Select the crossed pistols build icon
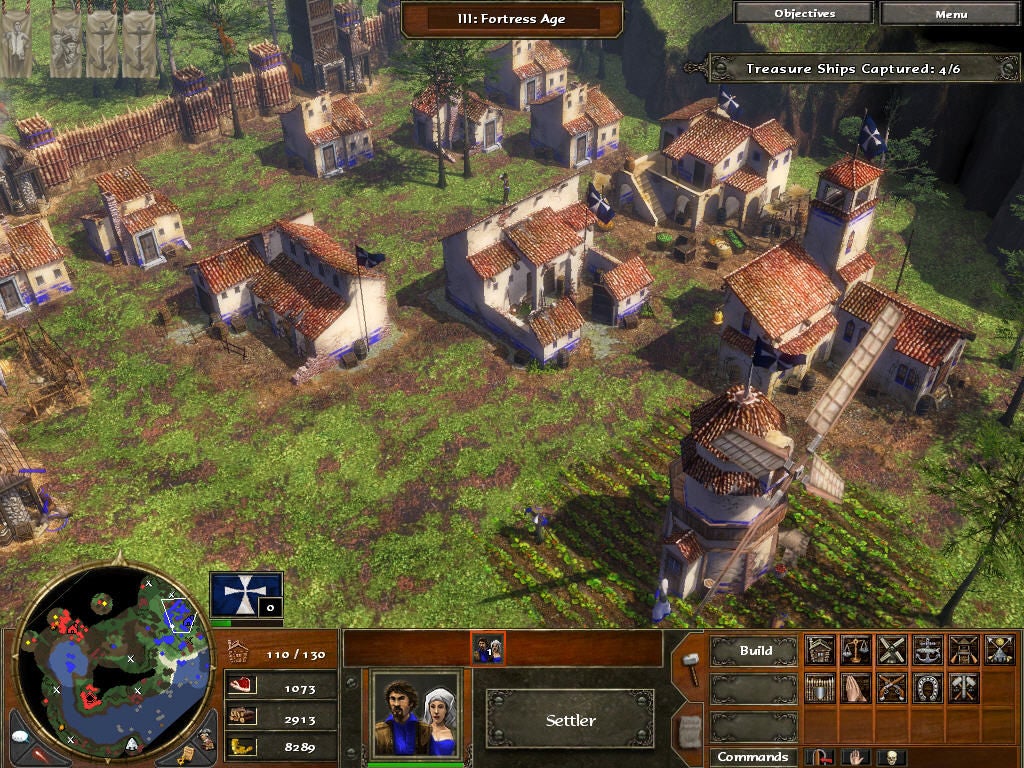Screen dimensions: 1024x768 pyautogui.click(x=891, y=687)
